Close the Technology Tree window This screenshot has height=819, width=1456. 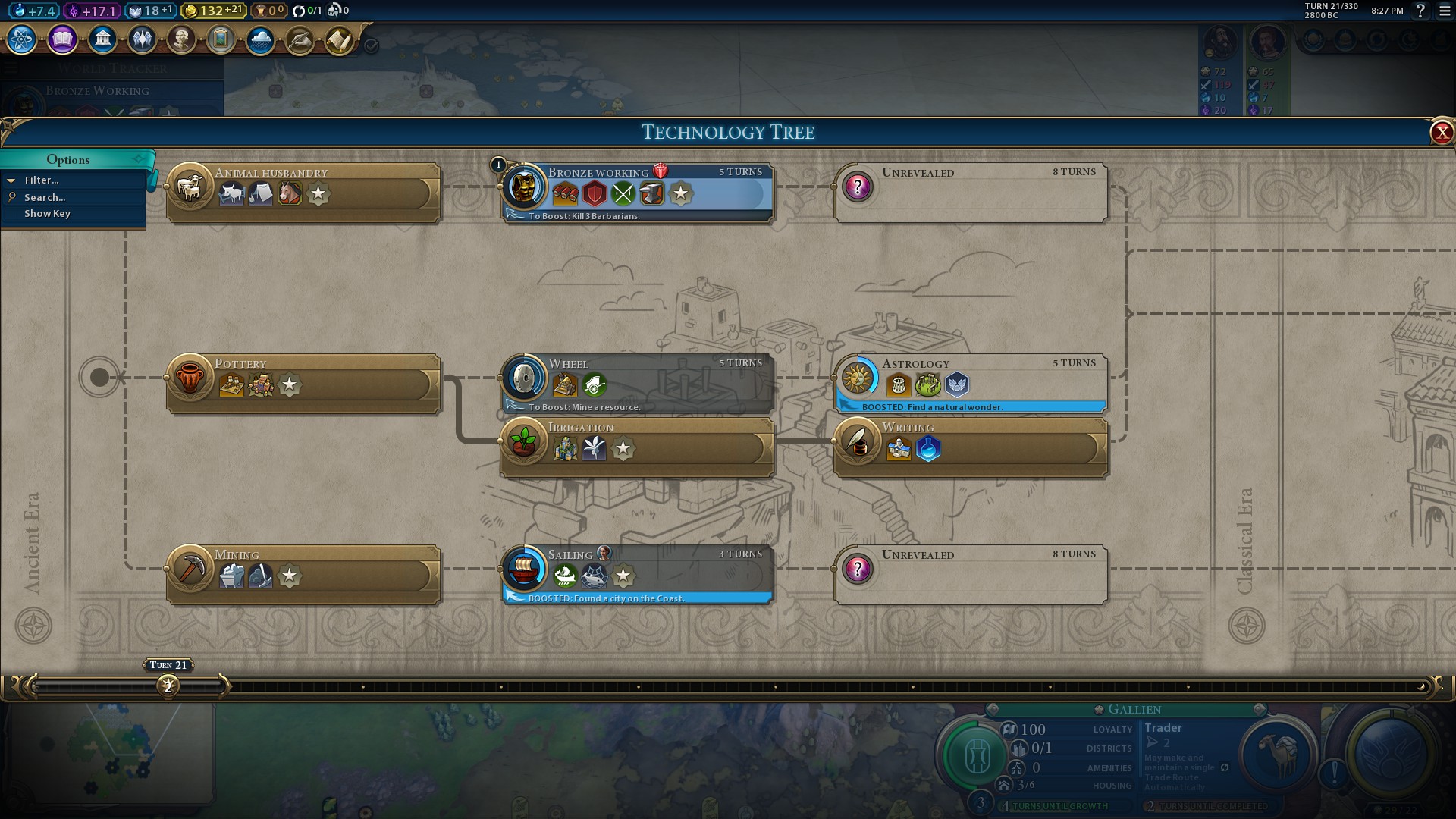point(1441,133)
